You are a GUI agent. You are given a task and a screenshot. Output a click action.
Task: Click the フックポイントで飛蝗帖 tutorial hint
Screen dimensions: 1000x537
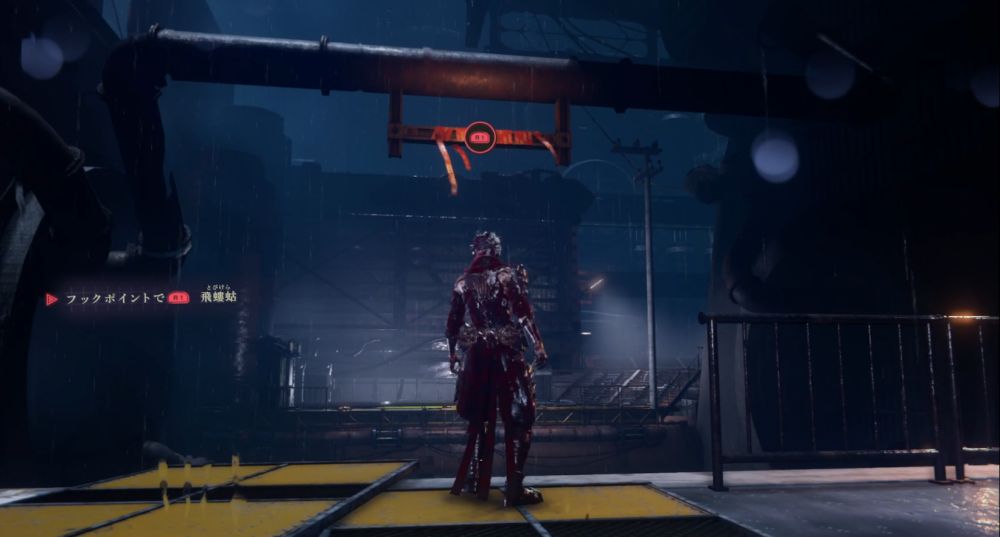[143, 298]
